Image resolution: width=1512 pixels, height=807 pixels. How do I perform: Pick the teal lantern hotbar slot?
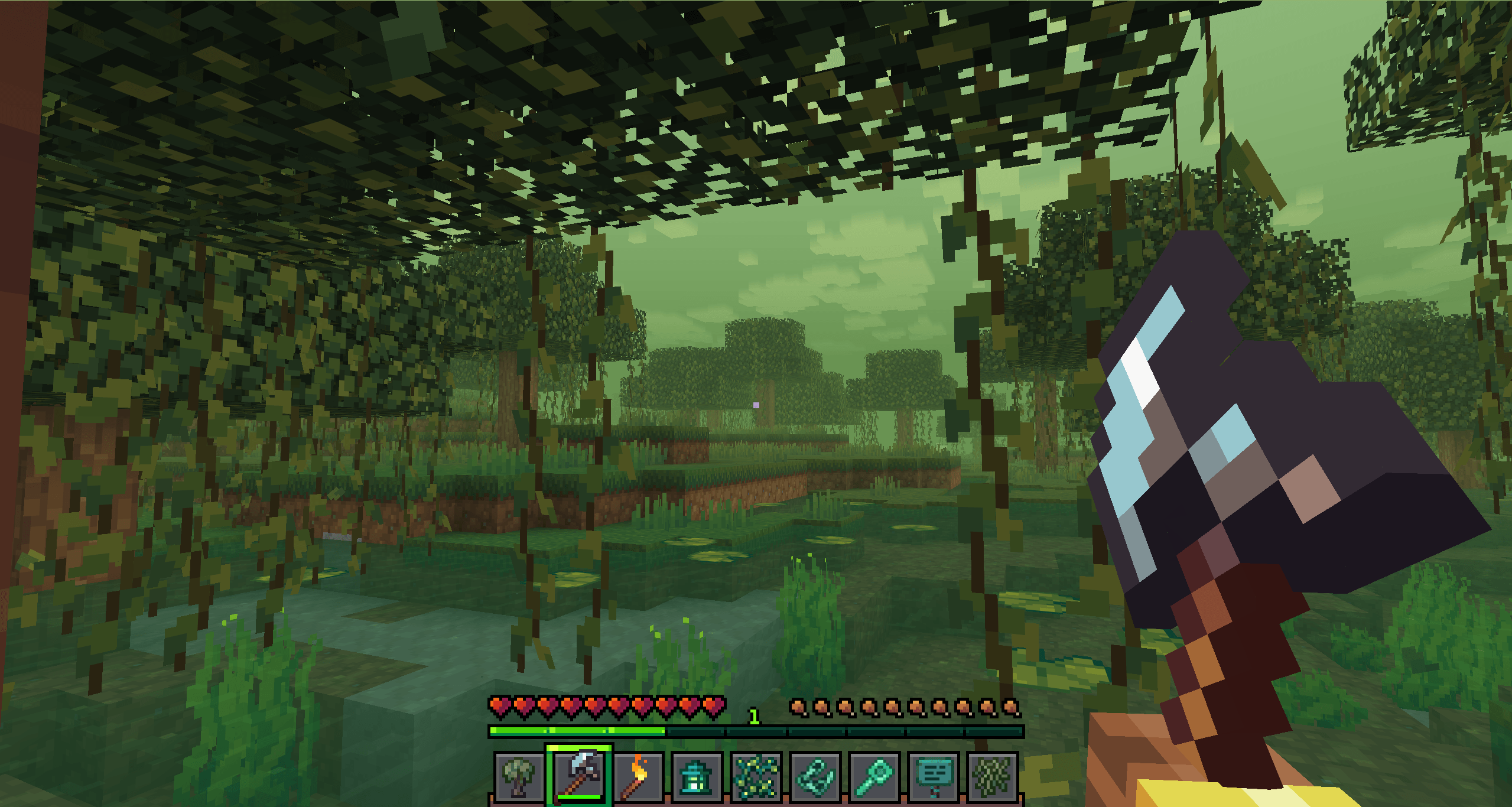coord(697,777)
